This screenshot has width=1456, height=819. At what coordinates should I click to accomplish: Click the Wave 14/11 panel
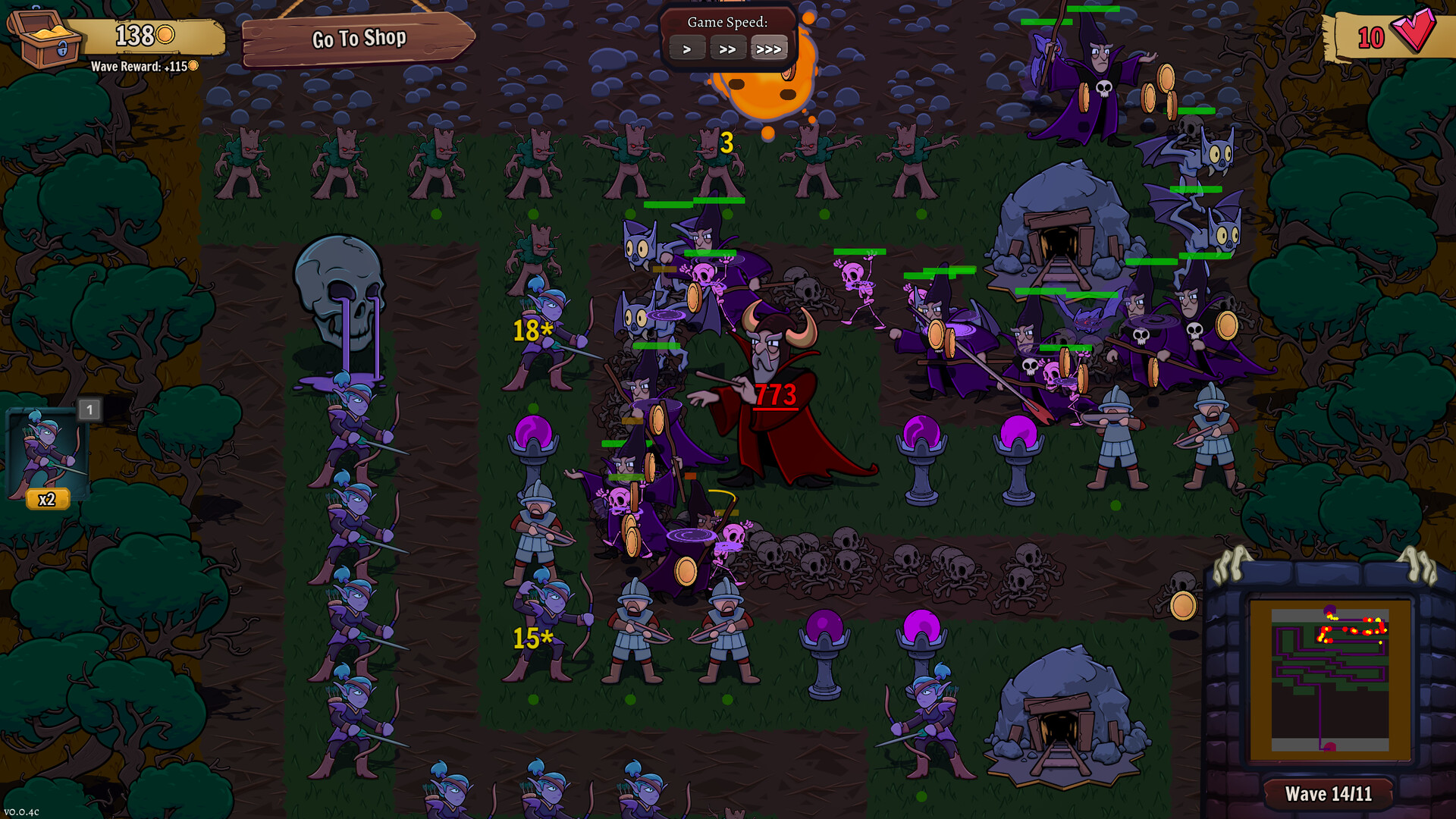tap(1327, 794)
